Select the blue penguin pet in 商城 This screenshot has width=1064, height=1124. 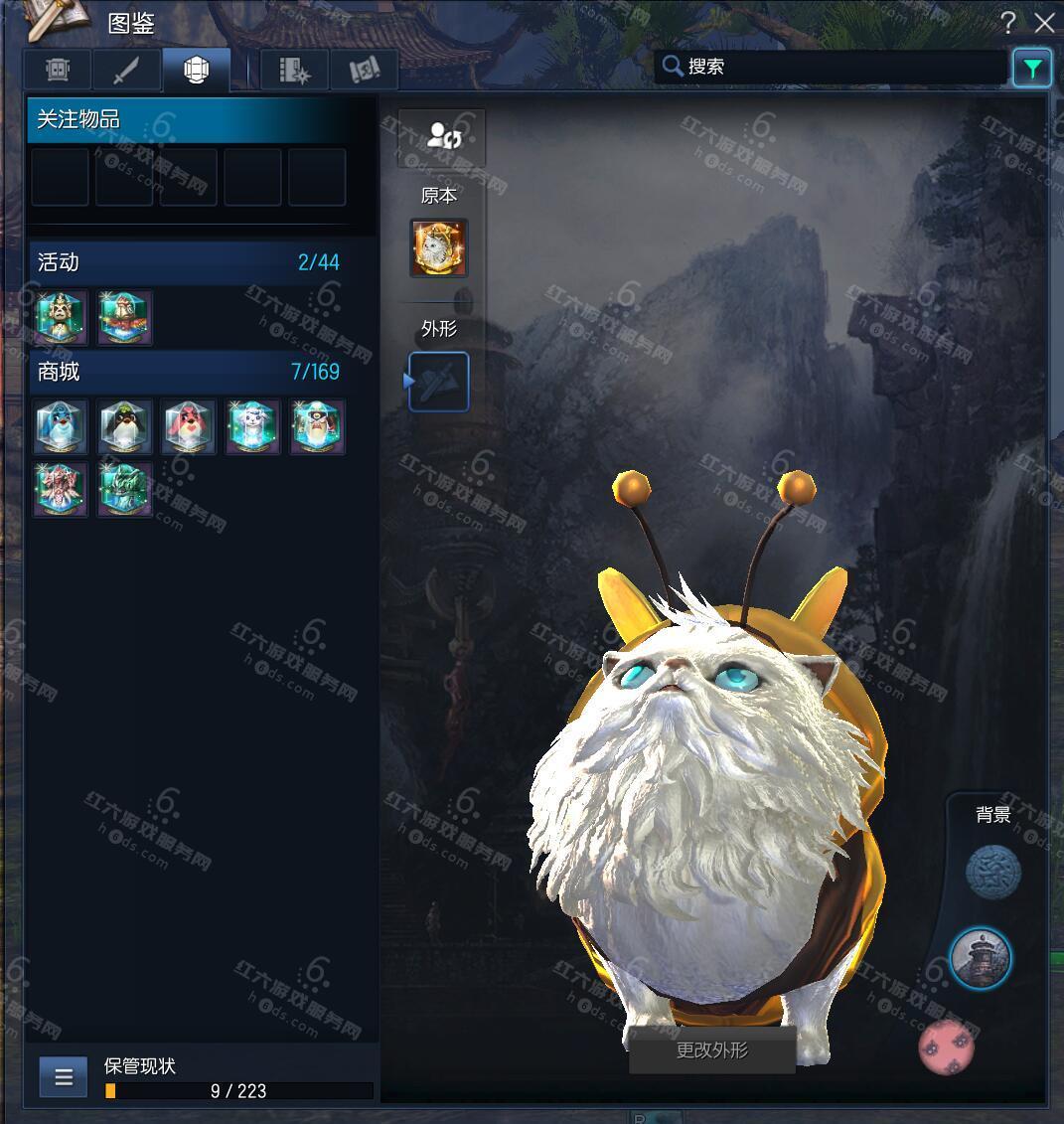click(62, 426)
